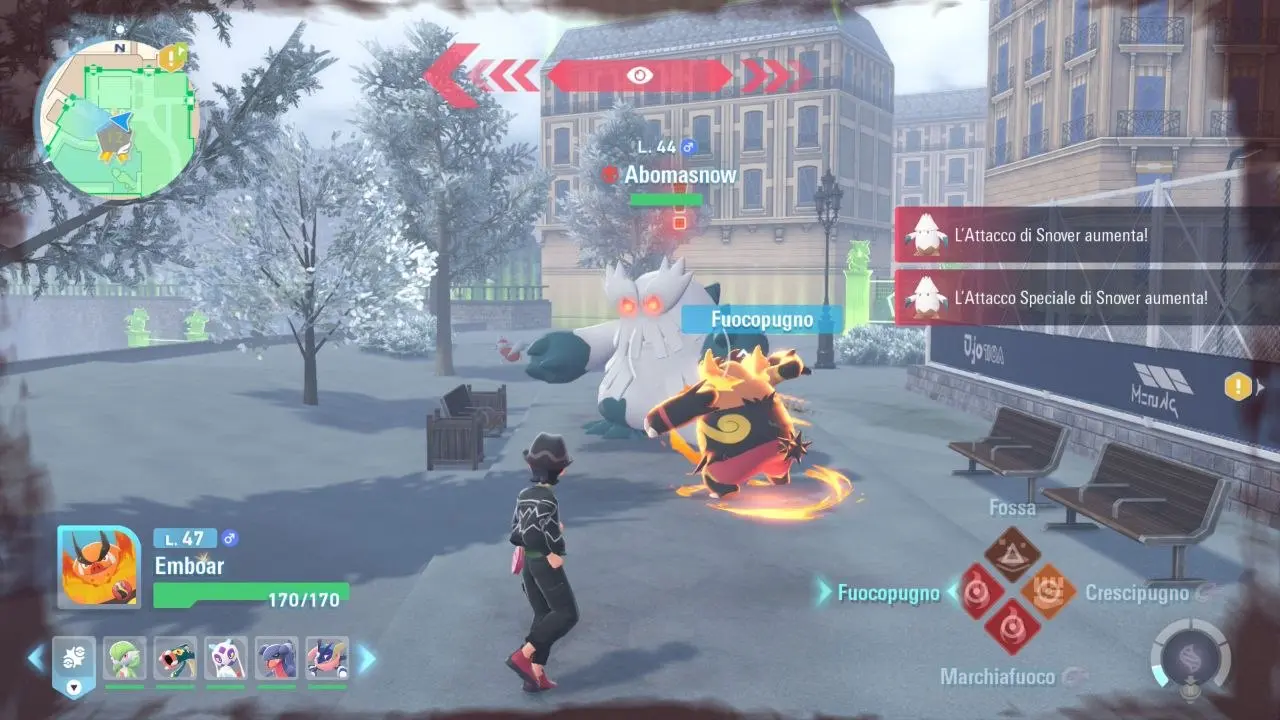Click the red eye target-lock indicator

tap(640, 75)
